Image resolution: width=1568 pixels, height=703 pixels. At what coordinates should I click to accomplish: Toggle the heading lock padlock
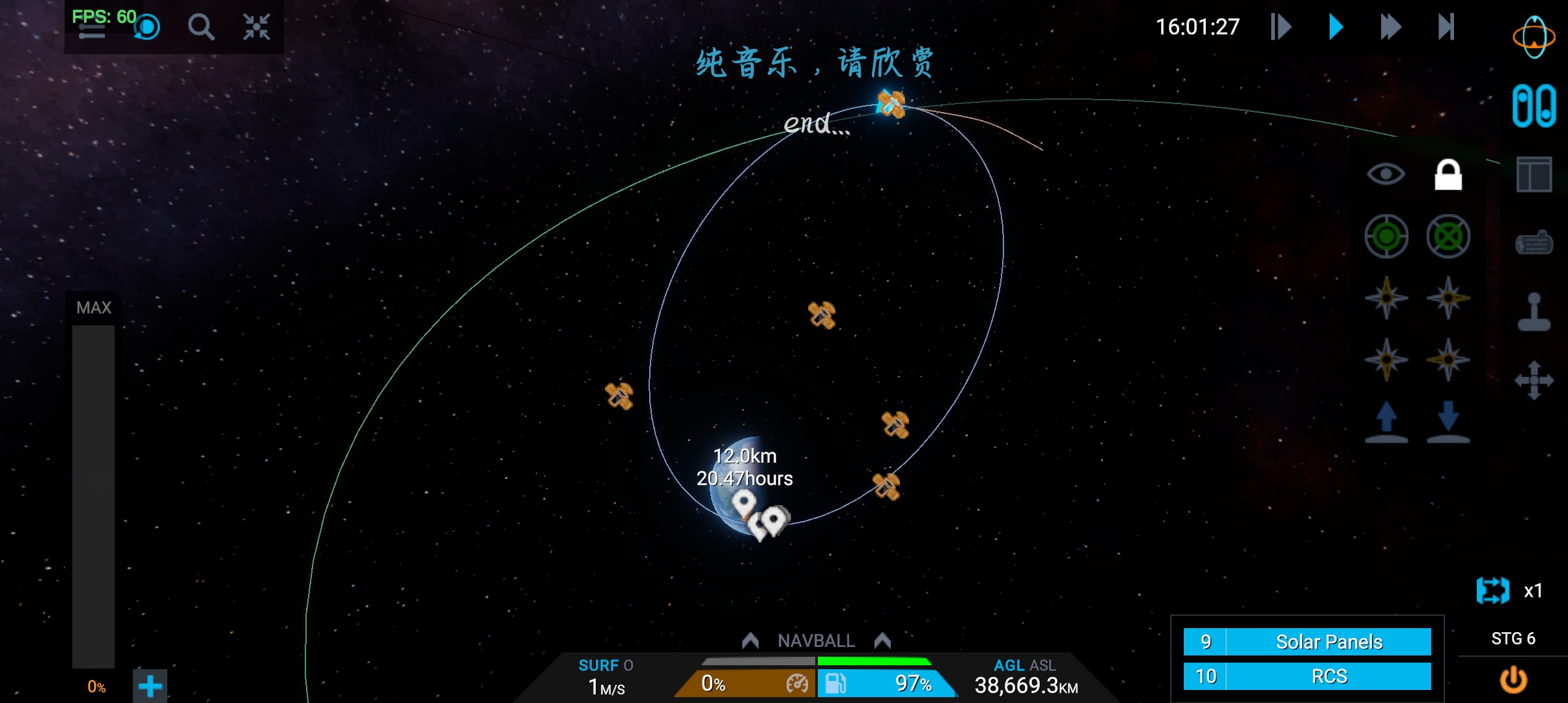(1448, 174)
